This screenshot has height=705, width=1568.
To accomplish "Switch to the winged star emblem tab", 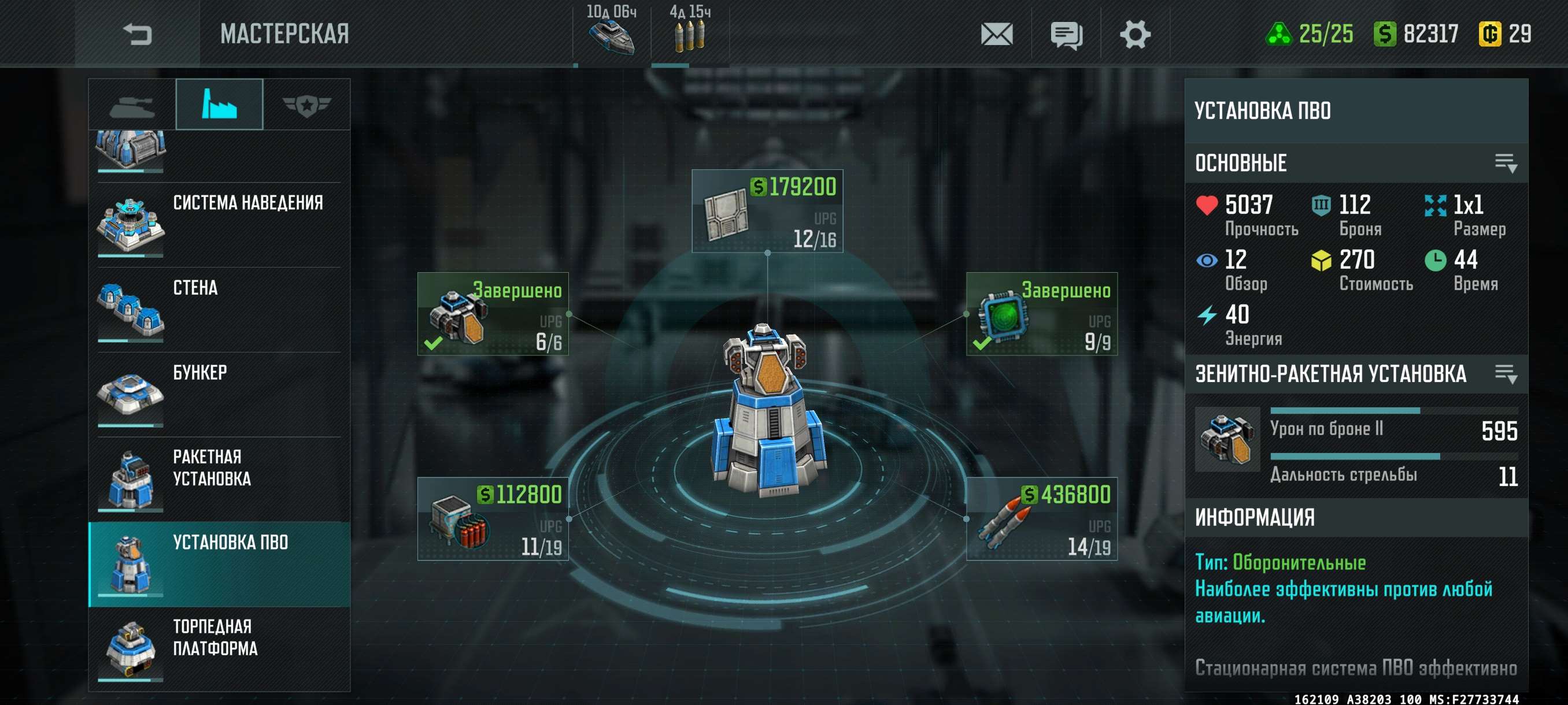I will pos(306,105).
